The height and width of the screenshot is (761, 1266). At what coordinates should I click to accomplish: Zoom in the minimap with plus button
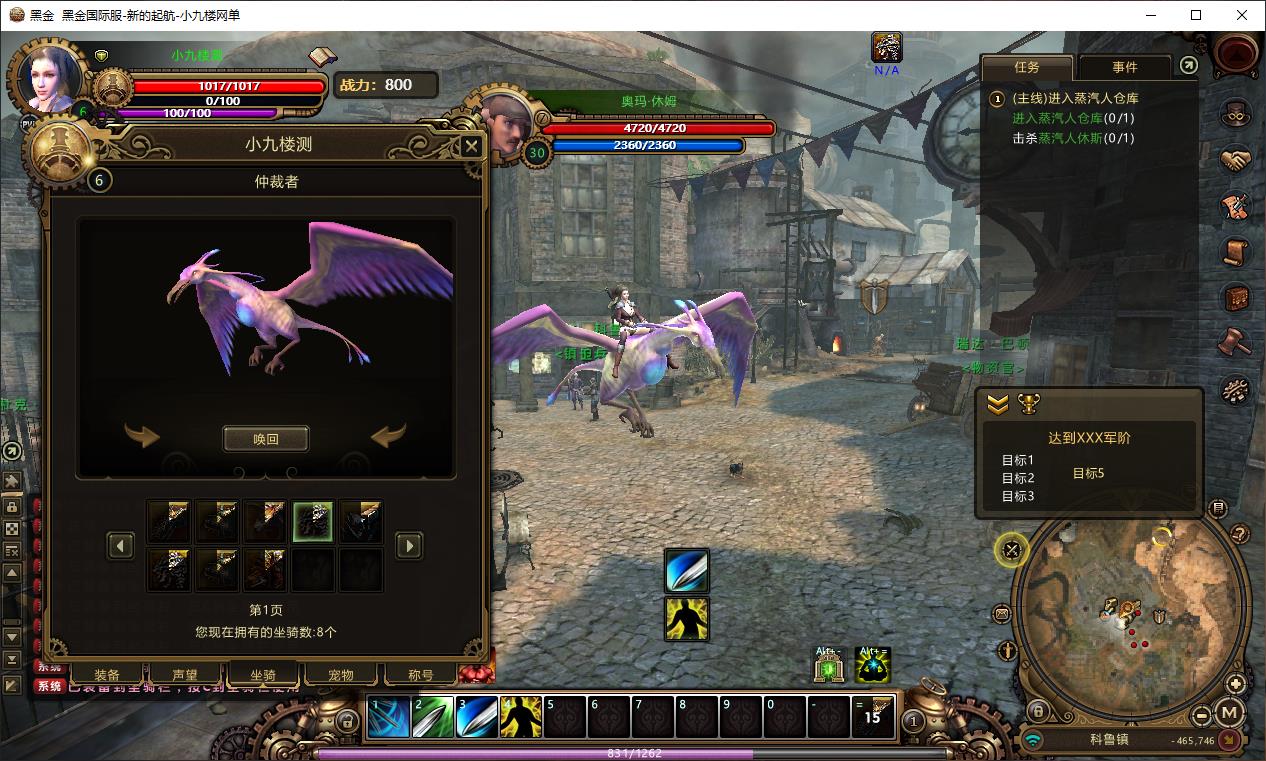coord(1236,685)
